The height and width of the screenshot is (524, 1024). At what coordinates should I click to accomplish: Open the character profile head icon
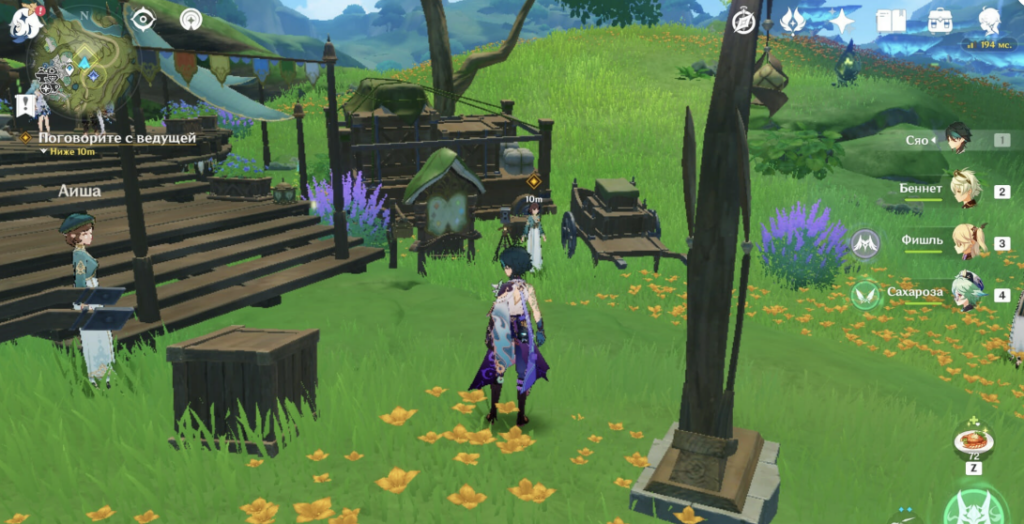click(x=989, y=21)
